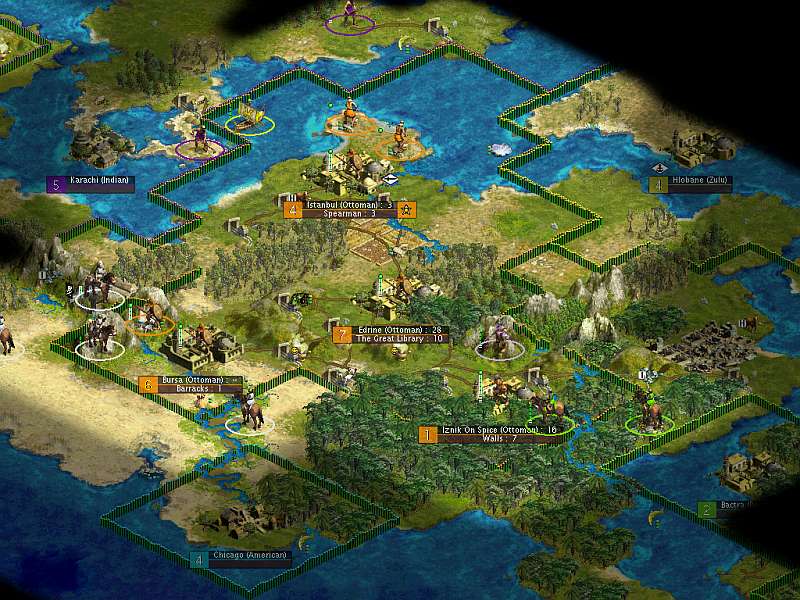
Task: Click the Bursa (Ottoman) city banner
Action: pos(193,380)
